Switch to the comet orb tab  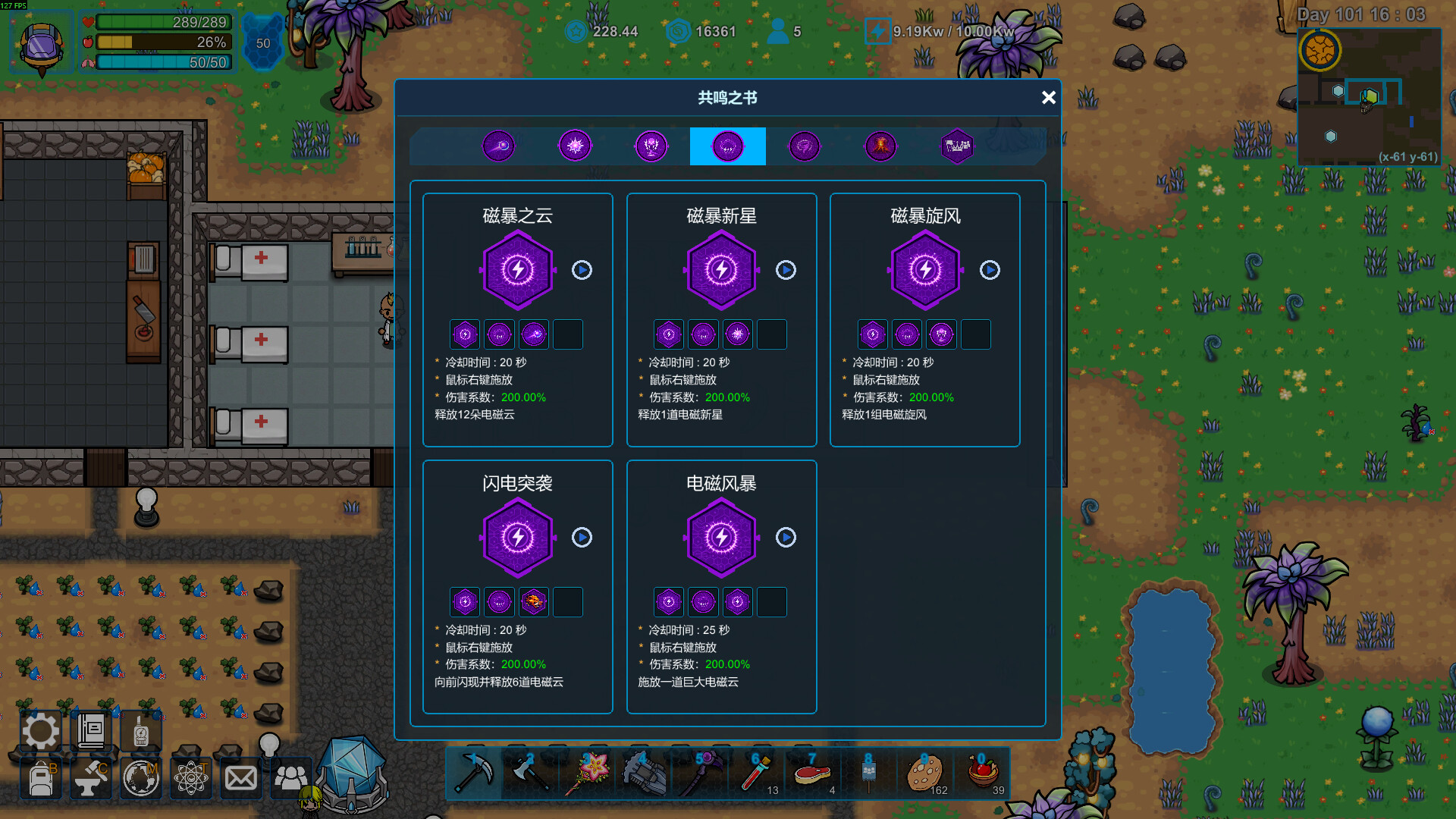click(499, 146)
